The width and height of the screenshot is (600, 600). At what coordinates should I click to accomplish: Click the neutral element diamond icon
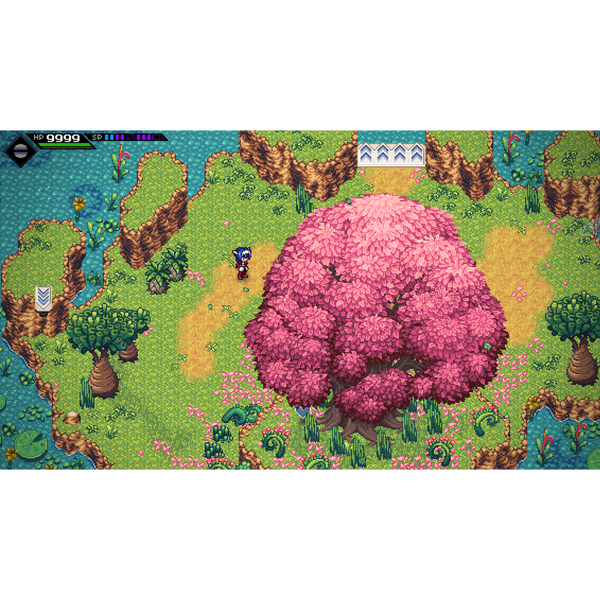coord(20,149)
